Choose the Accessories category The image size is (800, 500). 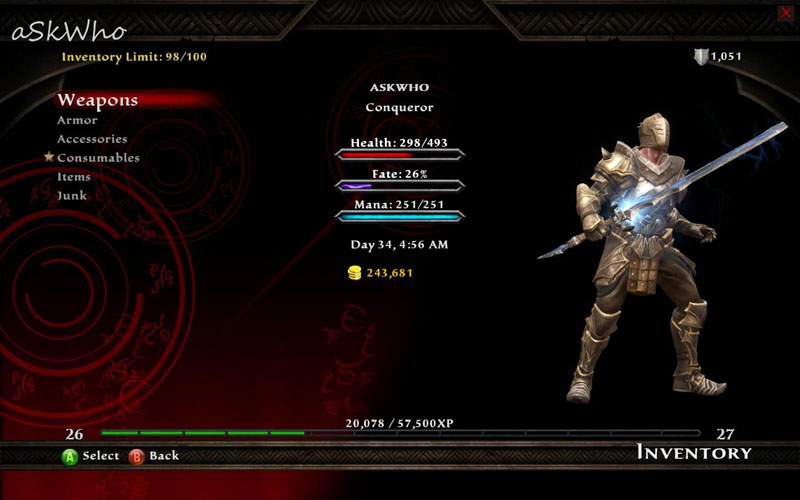(x=92, y=139)
